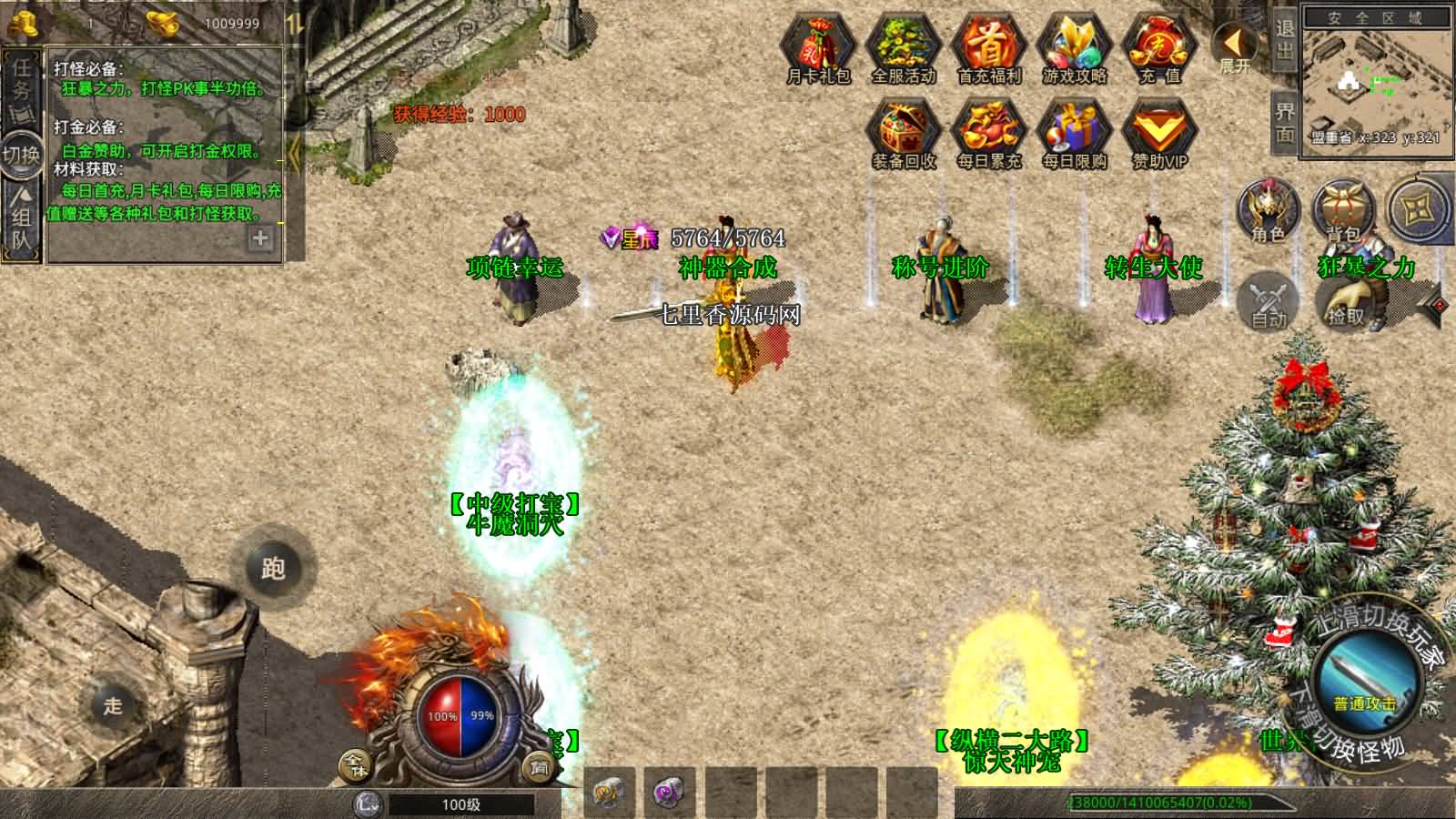The height and width of the screenshot is (819, 1456).
Task: Open the 充值 recharge shop
Action: coord(1160,47)
